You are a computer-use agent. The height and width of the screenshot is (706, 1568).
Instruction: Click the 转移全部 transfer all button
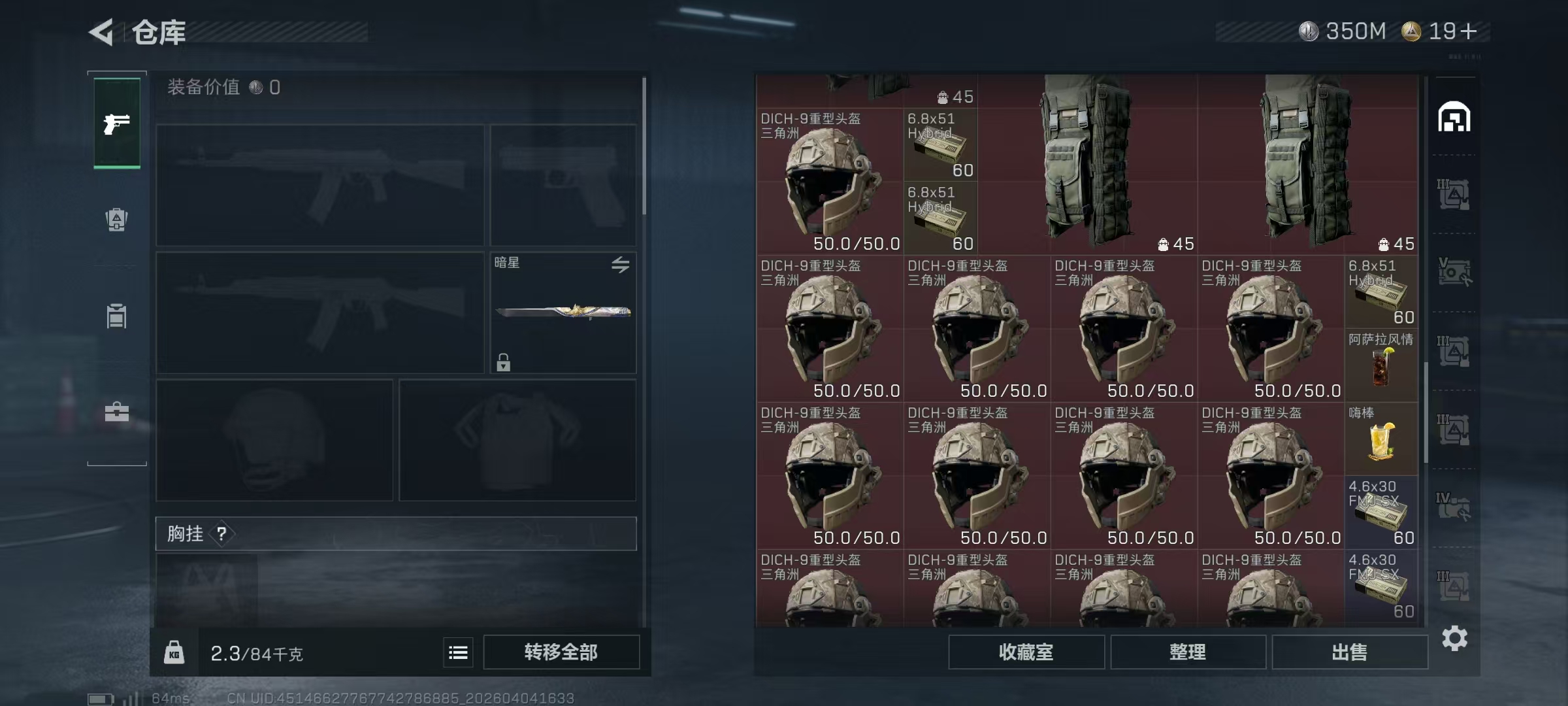coord(561,652)
